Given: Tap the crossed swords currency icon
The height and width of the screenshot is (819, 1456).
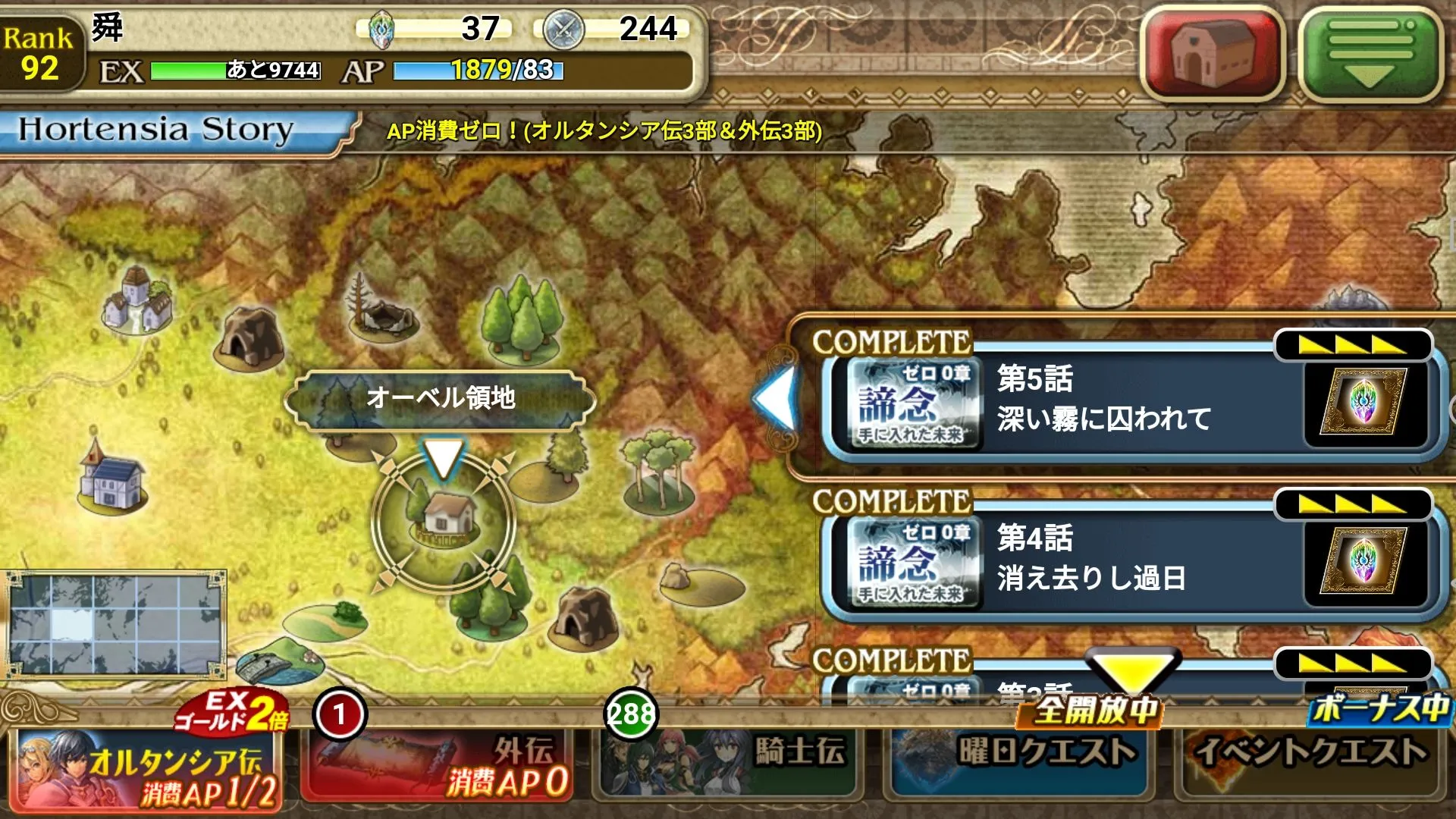Looking at the screenshot, I should coord(563,30).
